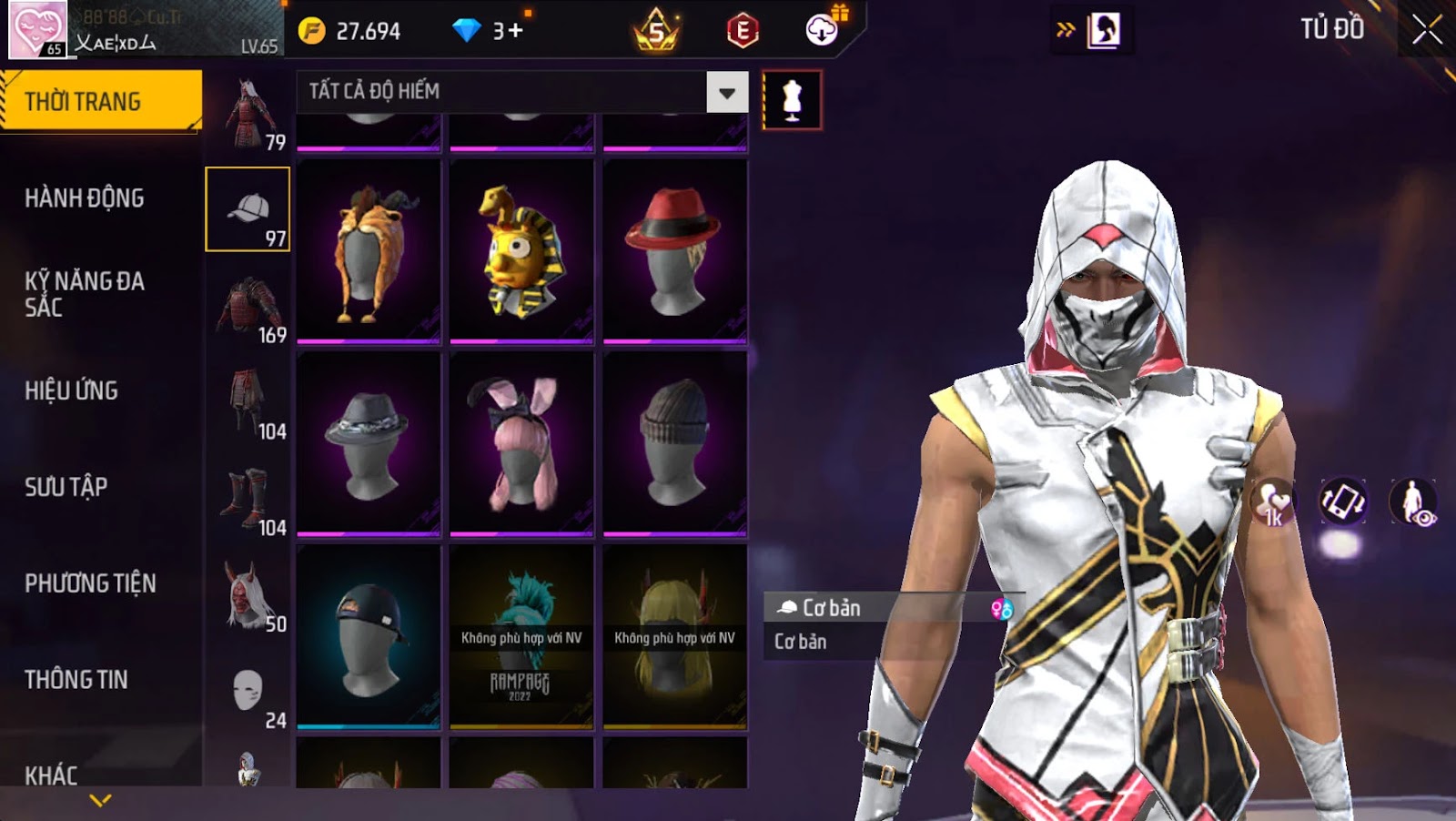Open the face mask category with 24 items
This screenshot has height=821, width=1456.
pyautogui.click(x=248, y=693)
